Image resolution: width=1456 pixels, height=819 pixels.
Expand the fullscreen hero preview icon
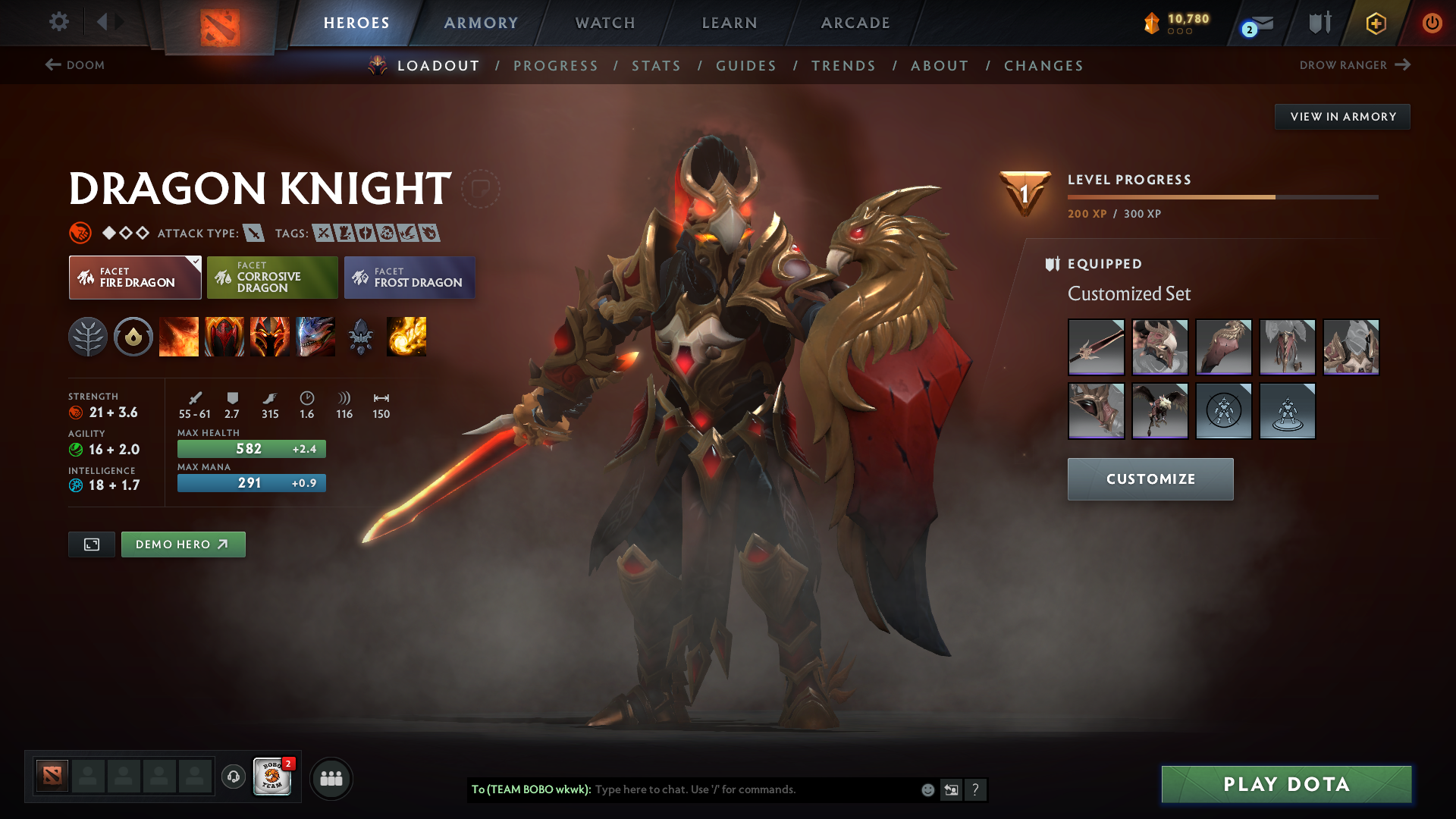91,544
